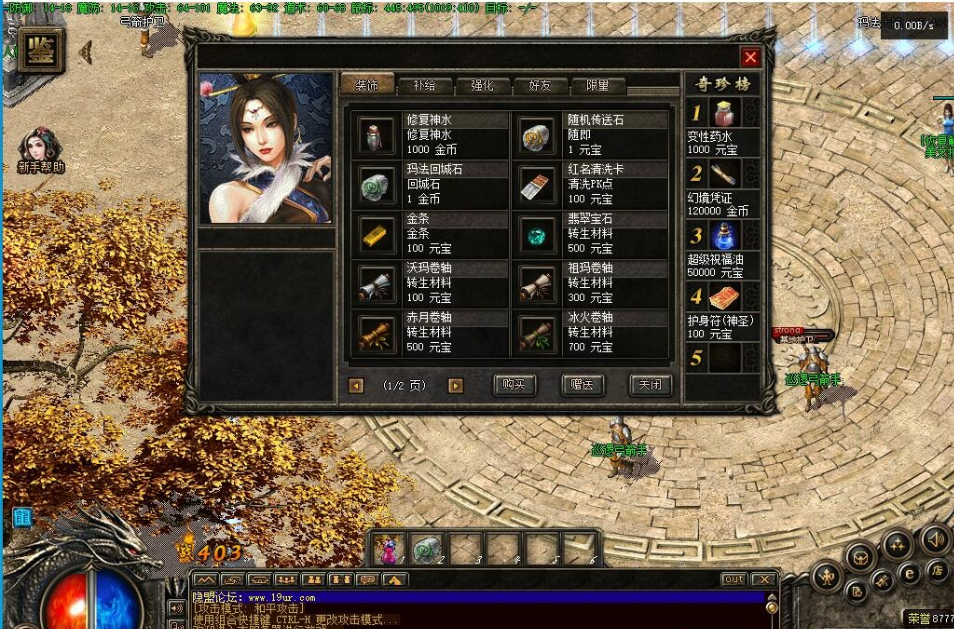Use the potion in hotbar slot 1
This screenshot has height=629, width=954.
pyautogui.click(x=389, y=549)
